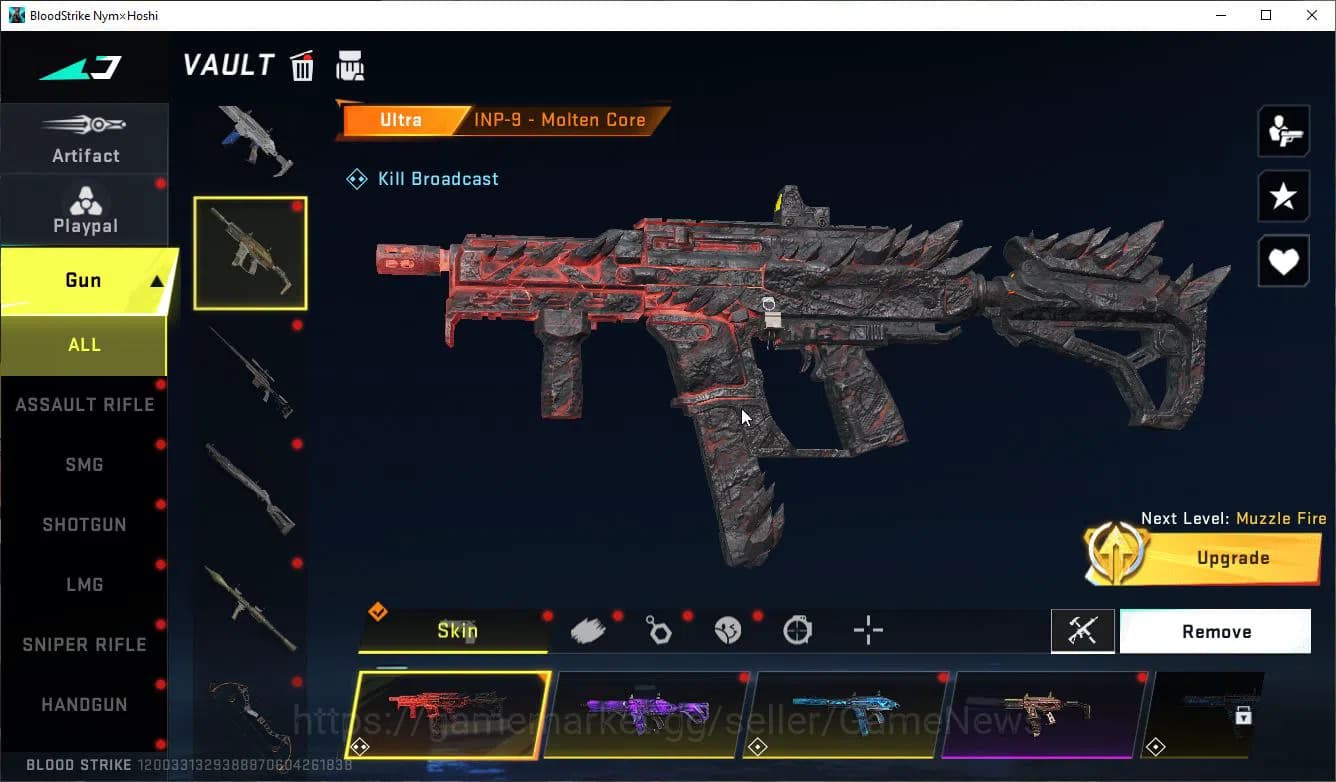The height and width of the screenshot is (782, 1336).
Task: Open the vault trash icon
Action: pos(302,64)
